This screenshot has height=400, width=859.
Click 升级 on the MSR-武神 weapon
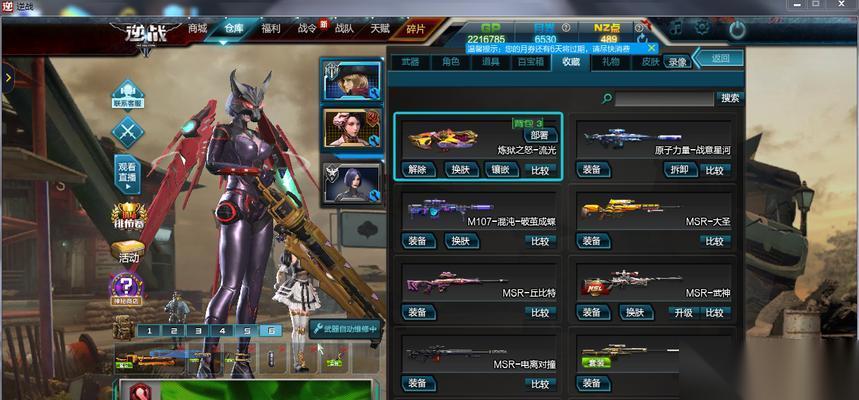tap(683, 312)
